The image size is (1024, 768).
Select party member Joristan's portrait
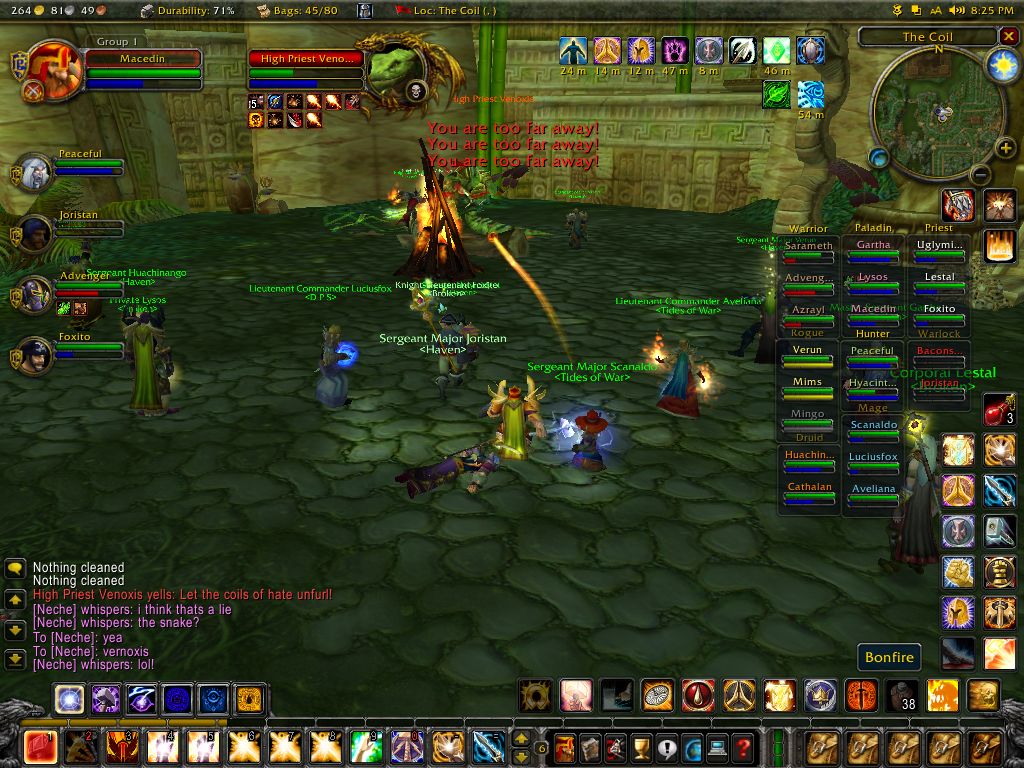(x=36, y=234)
